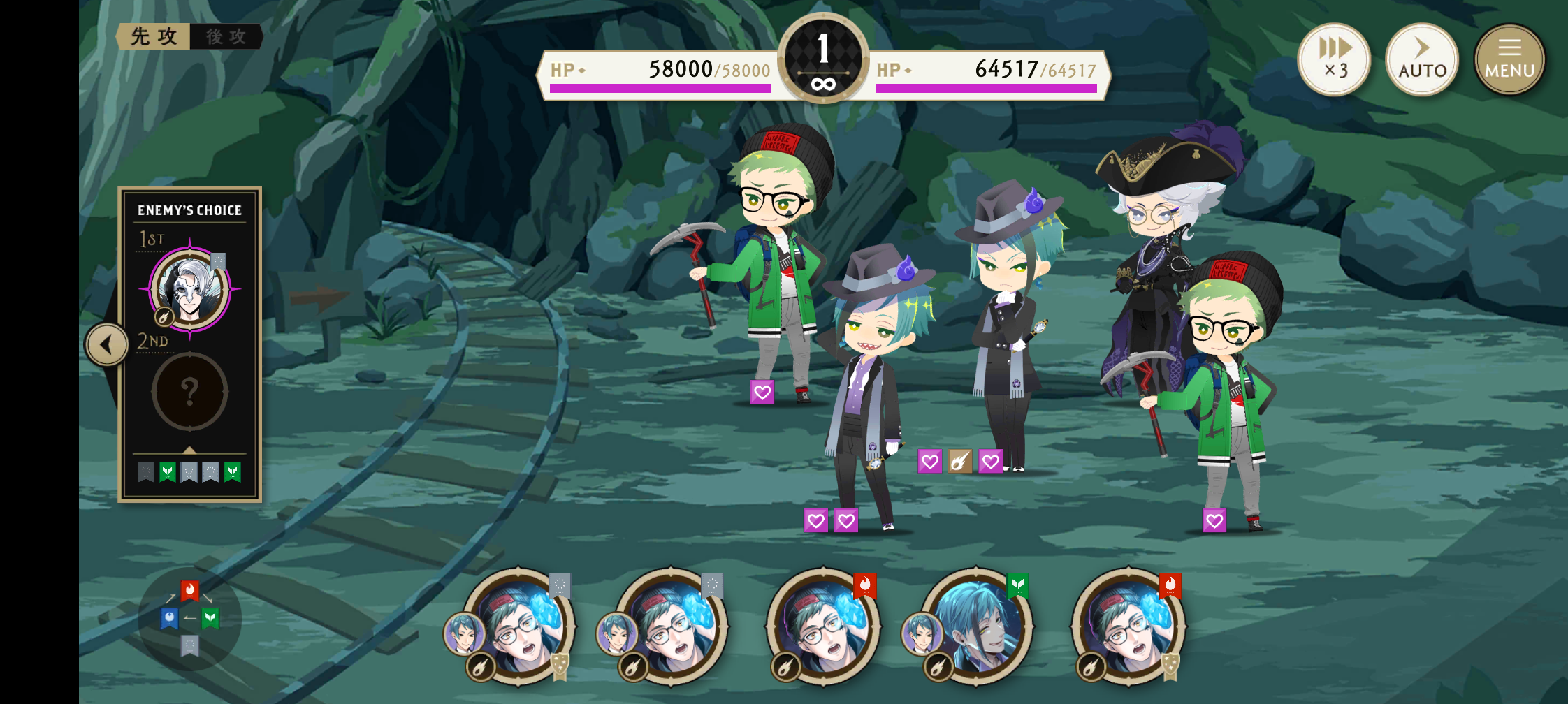Toggle the x3 battle speed button

tap(1334, 59)
